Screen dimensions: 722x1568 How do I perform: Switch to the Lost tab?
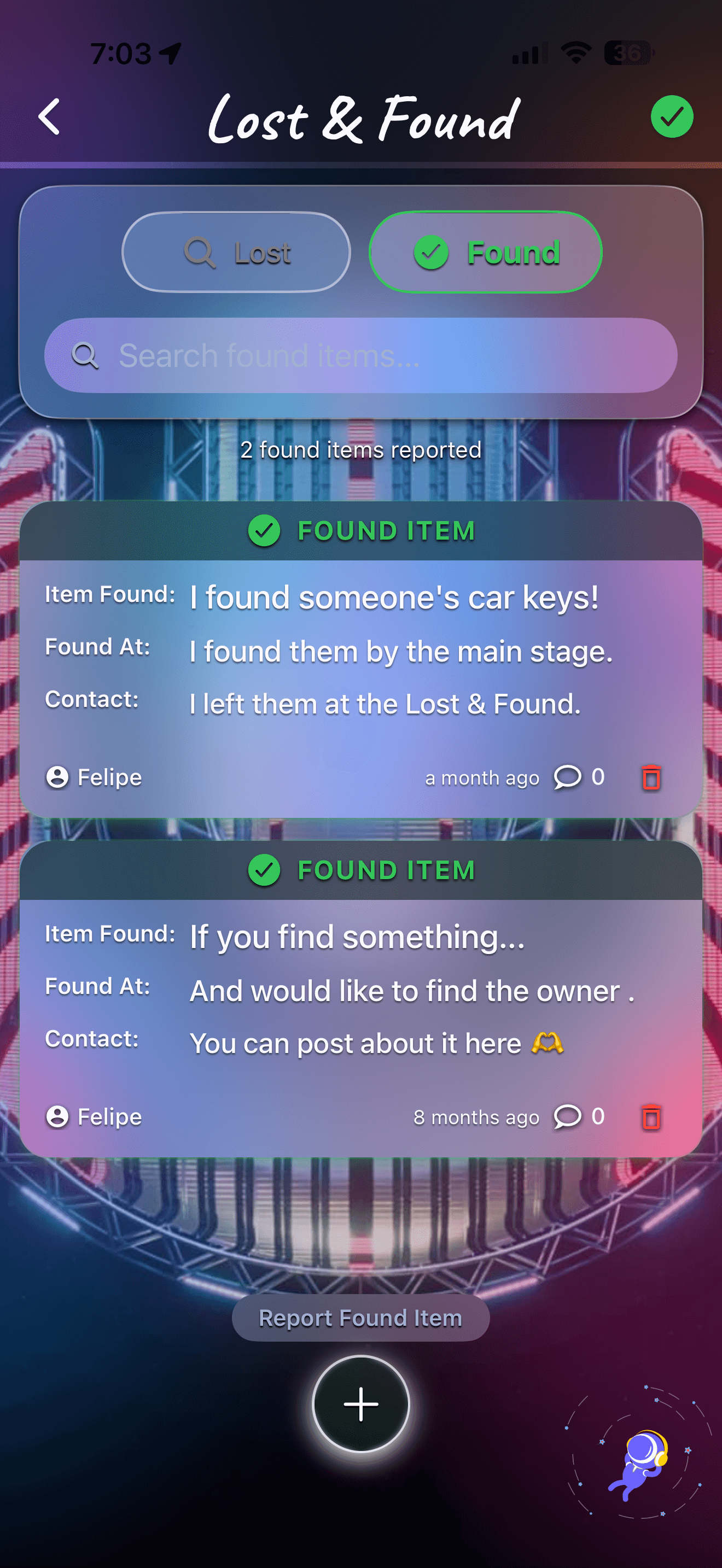(x=236, y=251)
